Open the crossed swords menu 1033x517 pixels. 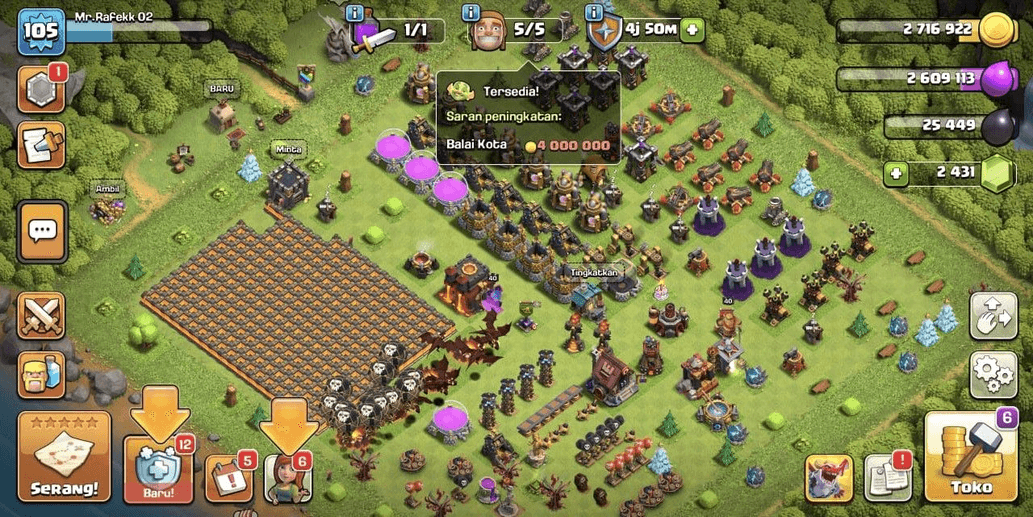pyautogui.click(x=42, y=316)
